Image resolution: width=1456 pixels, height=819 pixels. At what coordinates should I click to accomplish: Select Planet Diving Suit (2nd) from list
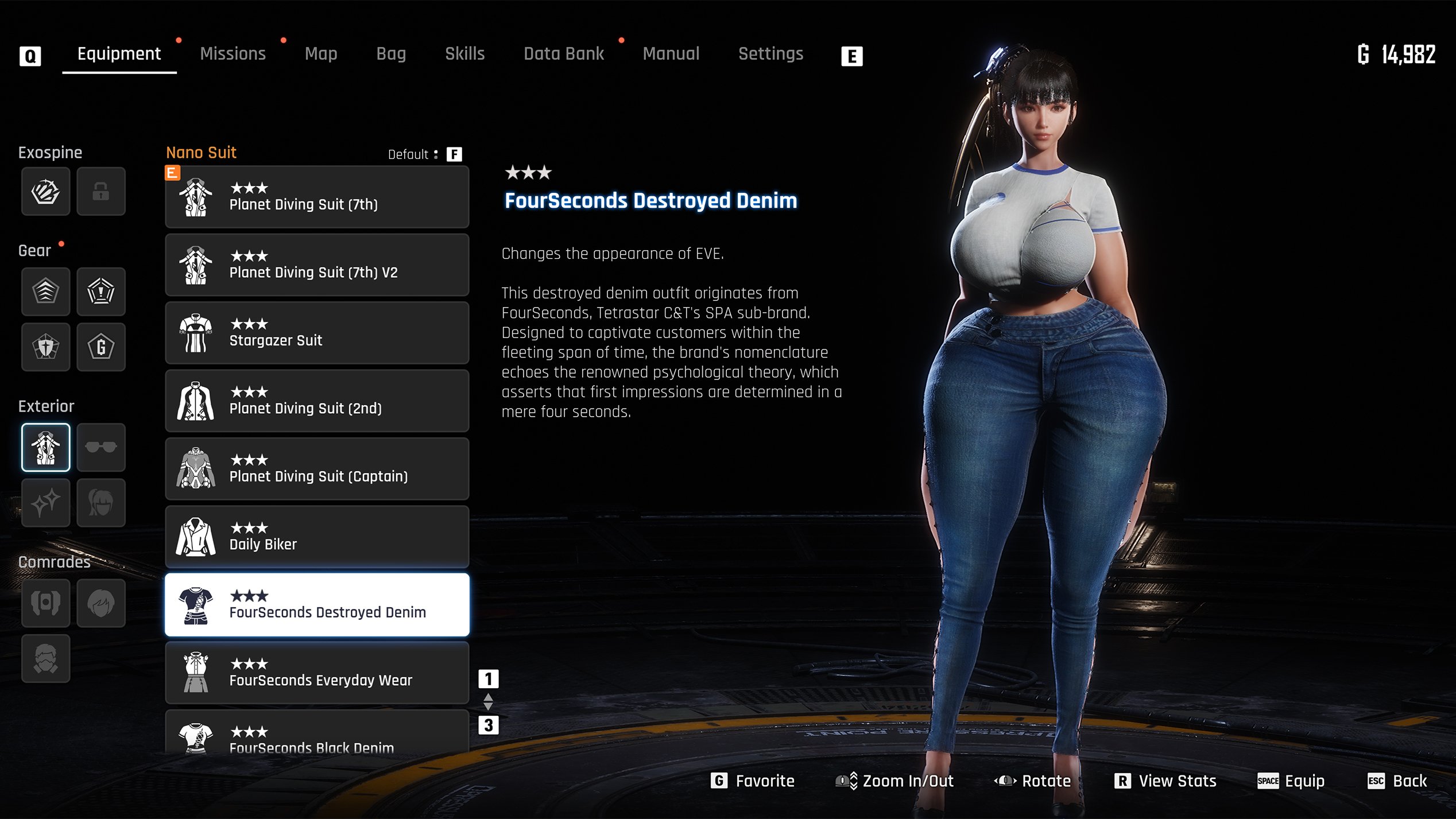(317, 401)
